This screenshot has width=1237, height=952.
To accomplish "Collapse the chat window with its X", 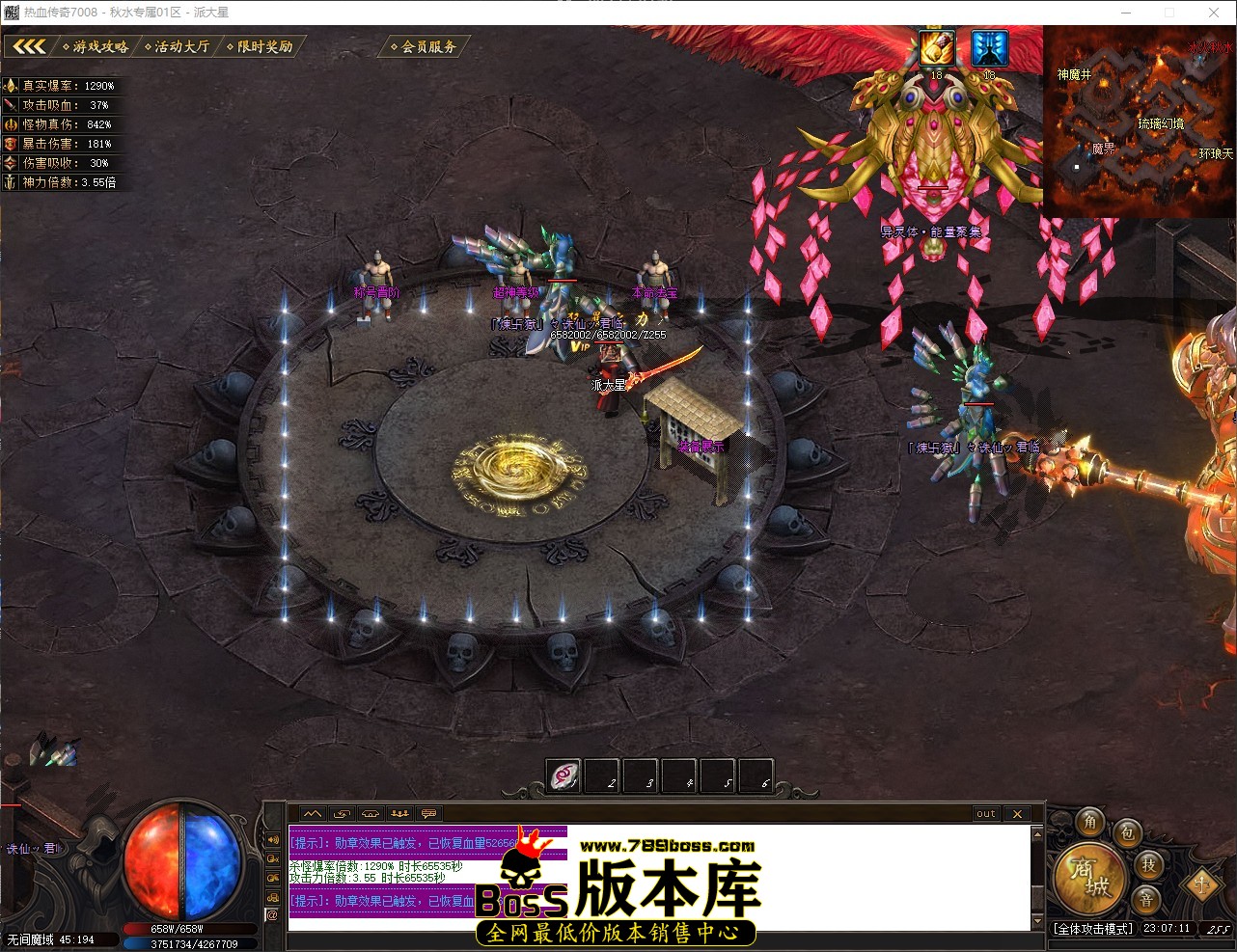I will click(x=1018, y=813).
